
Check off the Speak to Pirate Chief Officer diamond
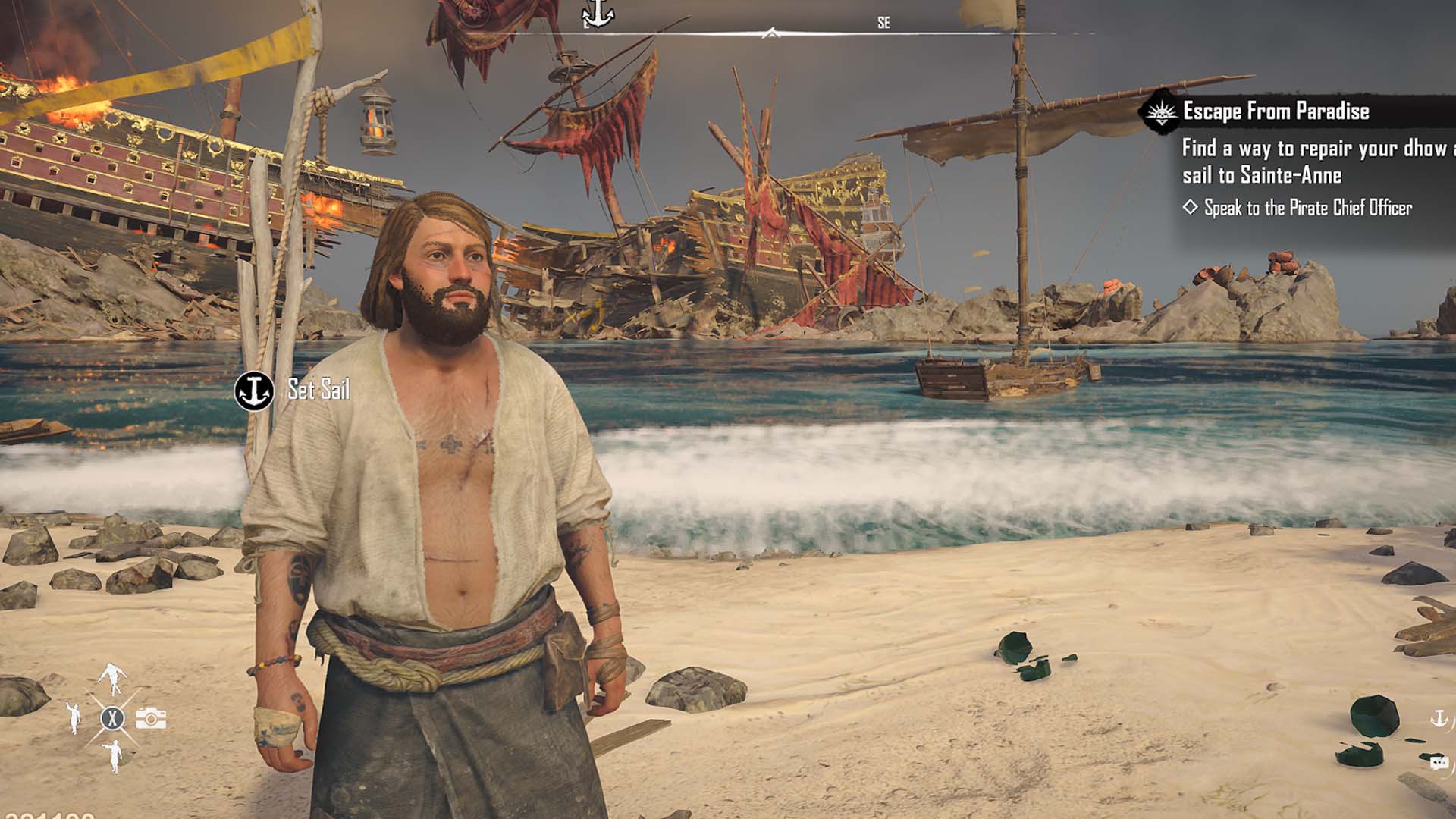point(1191,206)
